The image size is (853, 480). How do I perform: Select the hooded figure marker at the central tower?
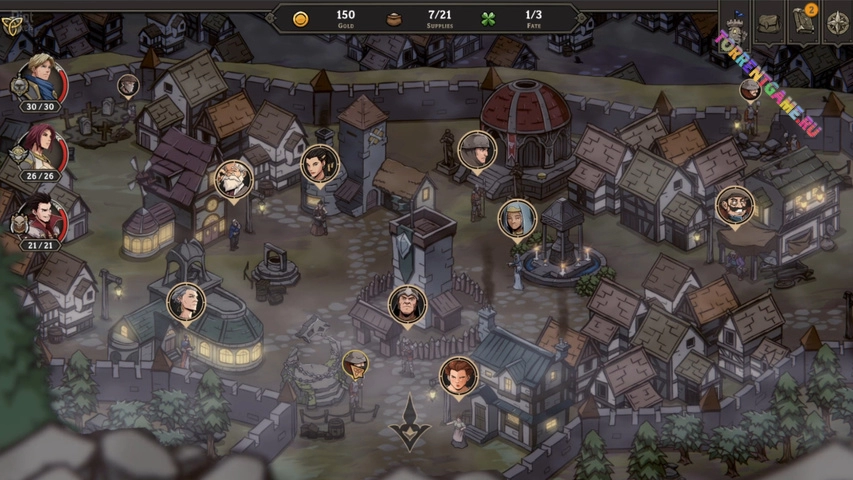point(407,304)
